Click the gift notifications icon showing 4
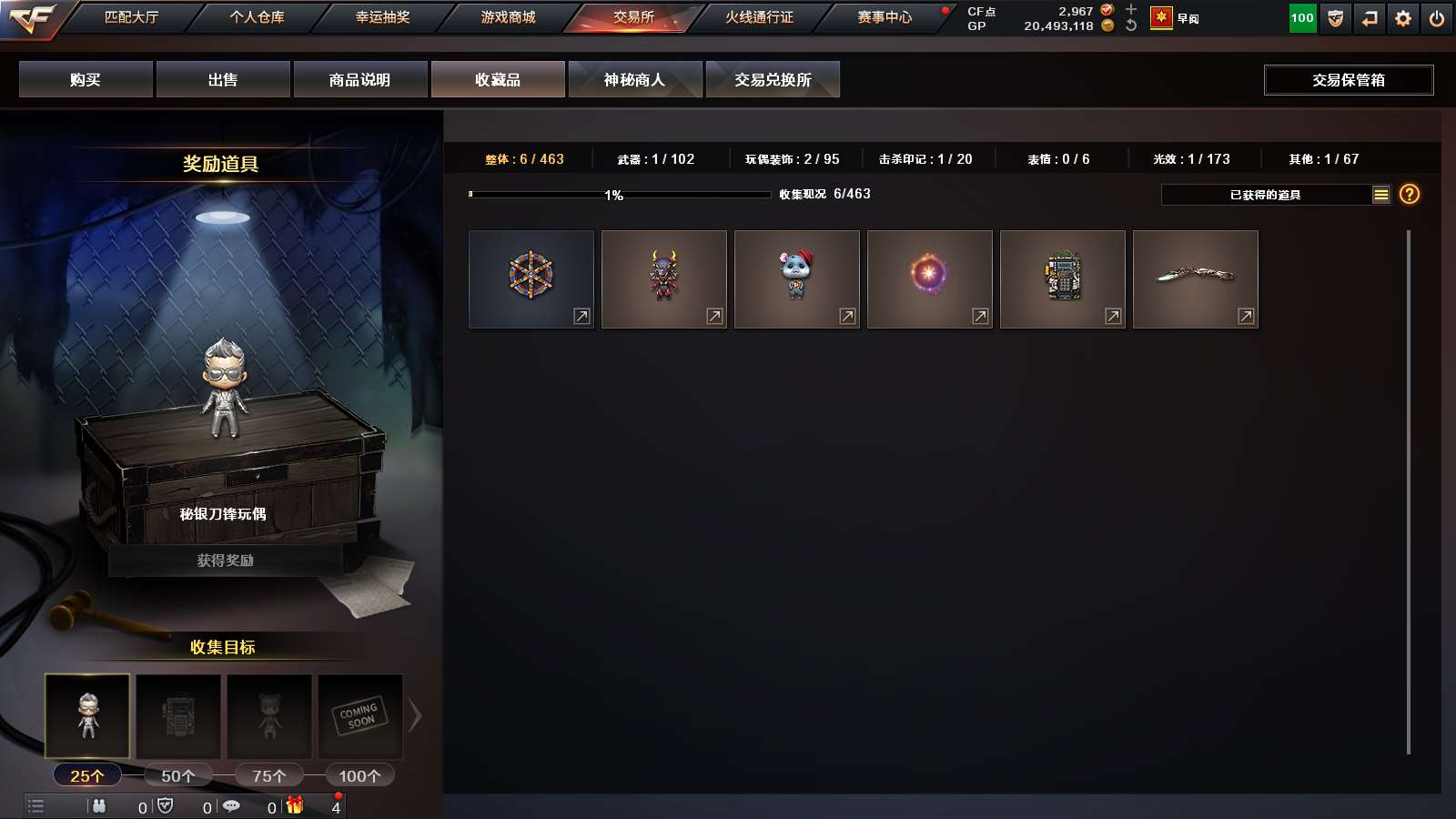The height and width of the screenshot is (819, 1456). 293,806
